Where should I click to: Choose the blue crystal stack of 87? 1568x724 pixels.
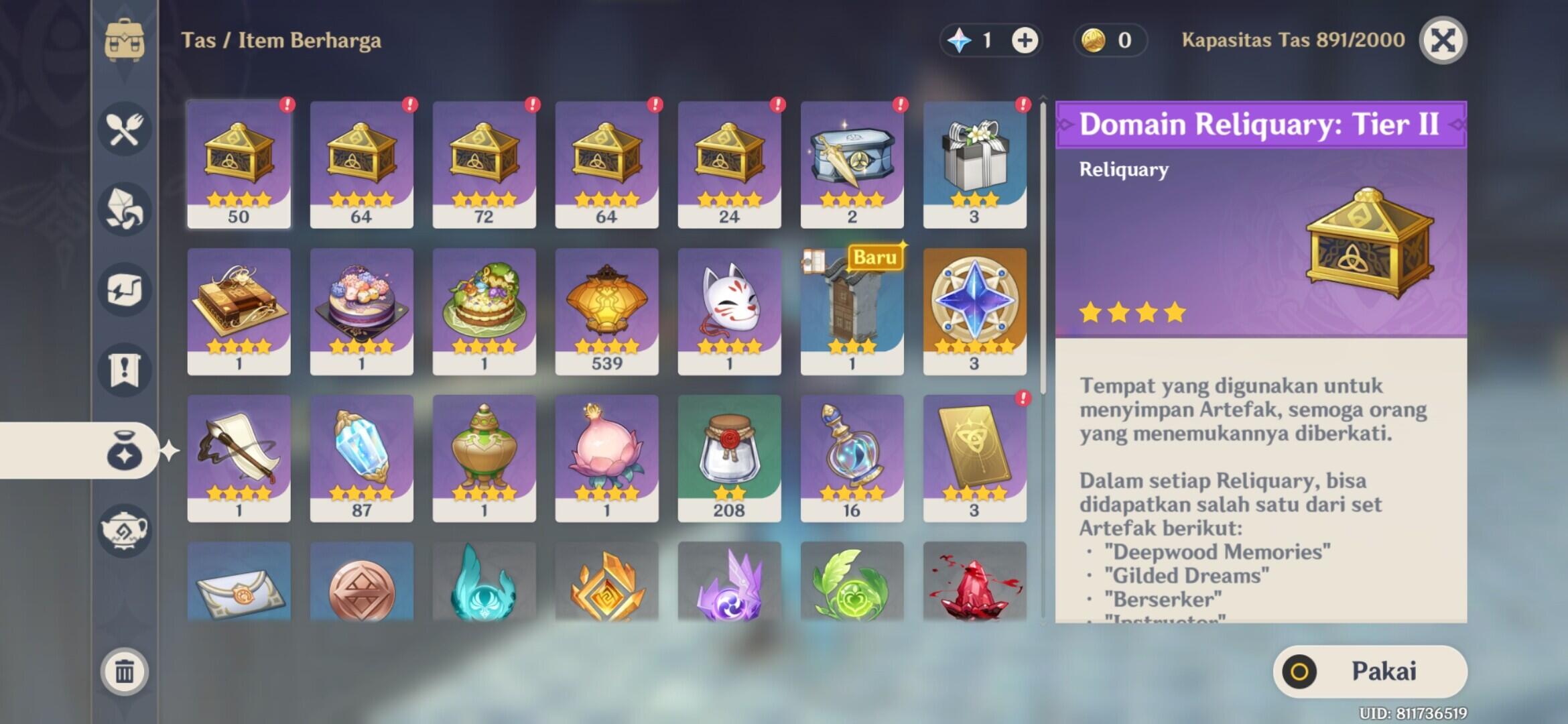coord(361,458)
